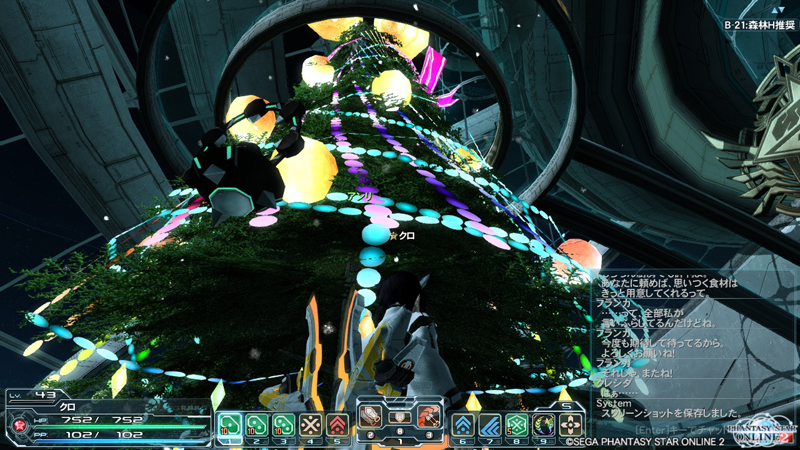Activate the red chevrons skill icon

(338, 425)
